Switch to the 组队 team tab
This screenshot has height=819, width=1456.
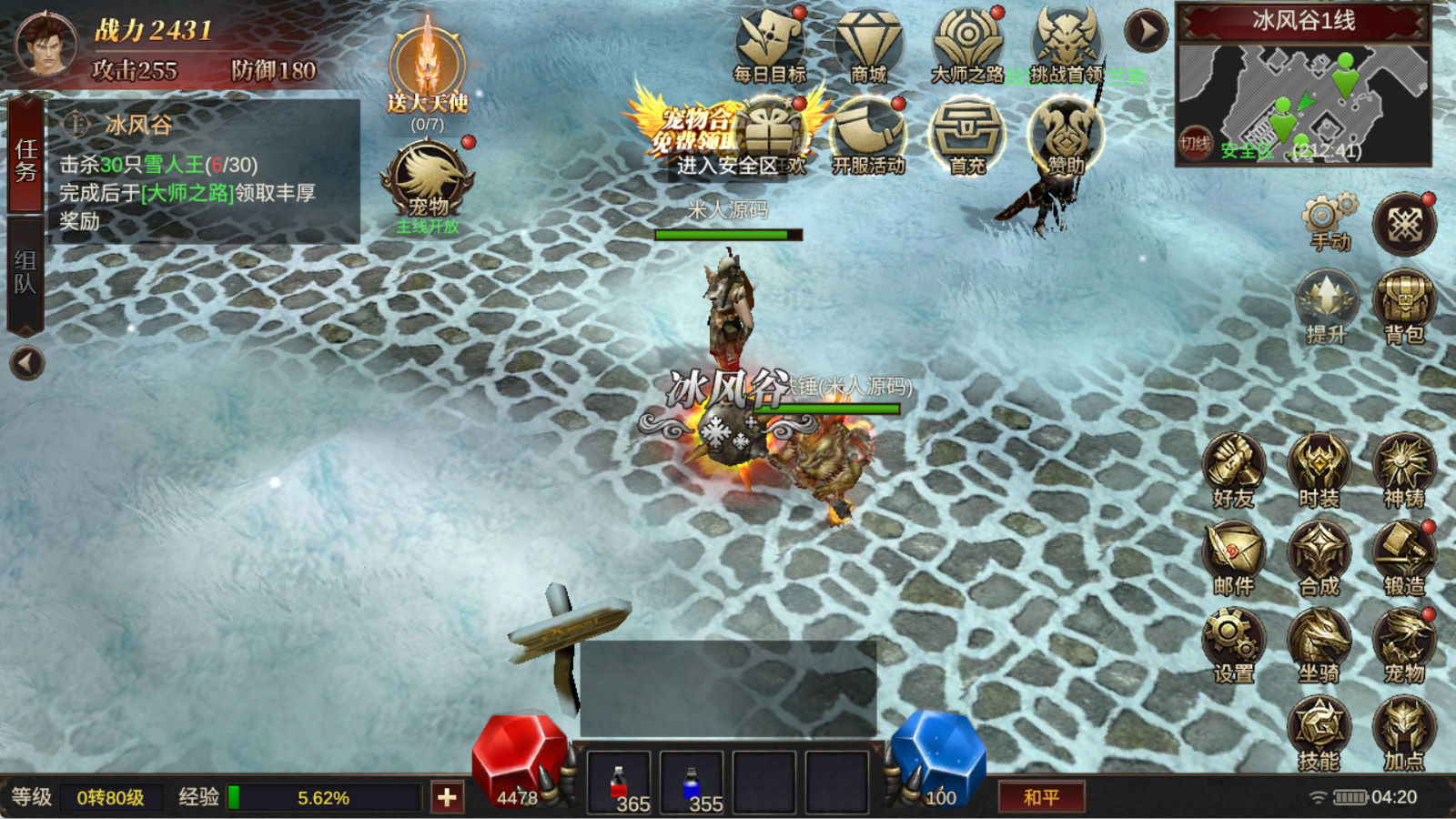[x=25, y=274]
